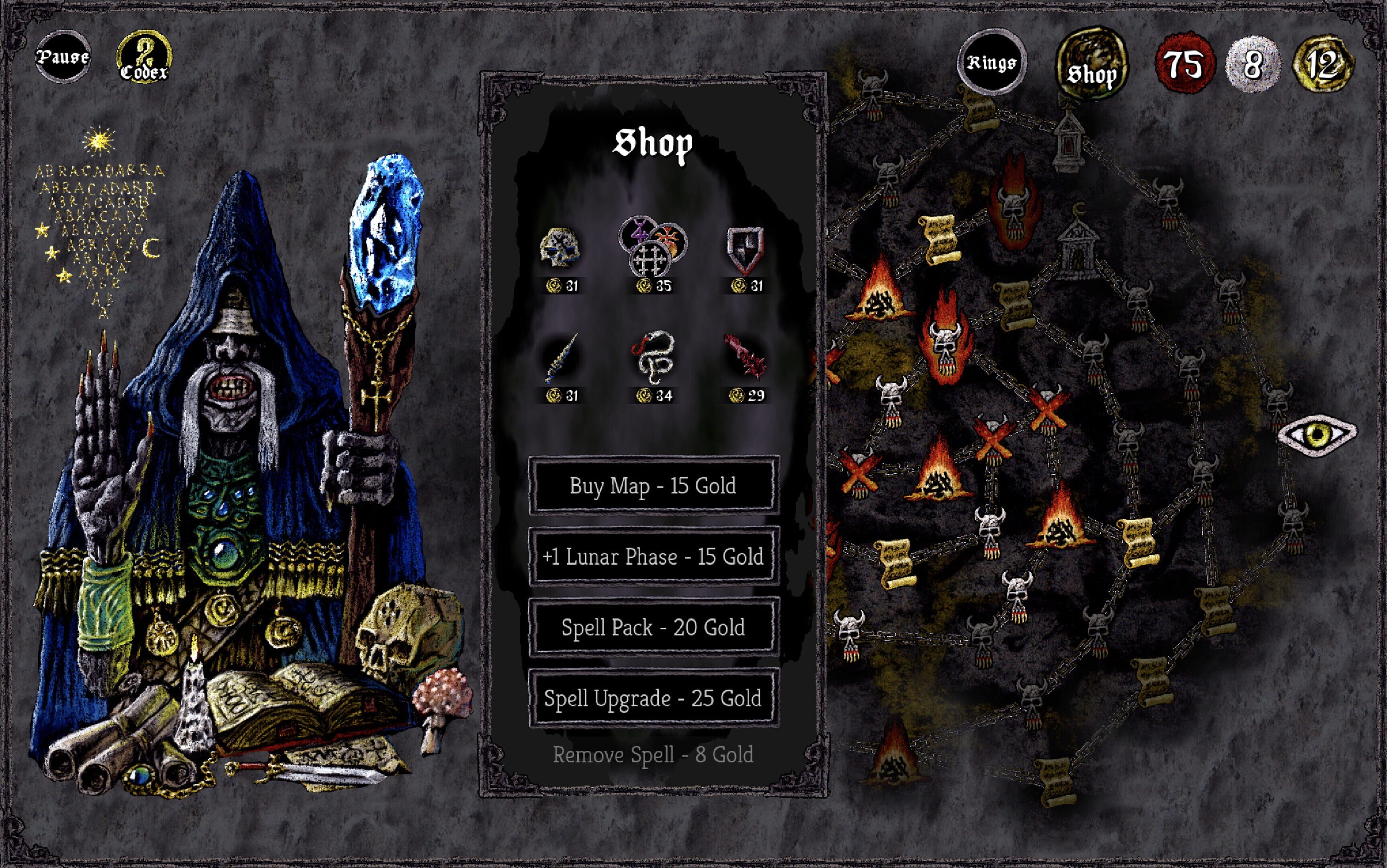
Task: Choose Buy Map for 15 Gold
Action: click(654, 485)
